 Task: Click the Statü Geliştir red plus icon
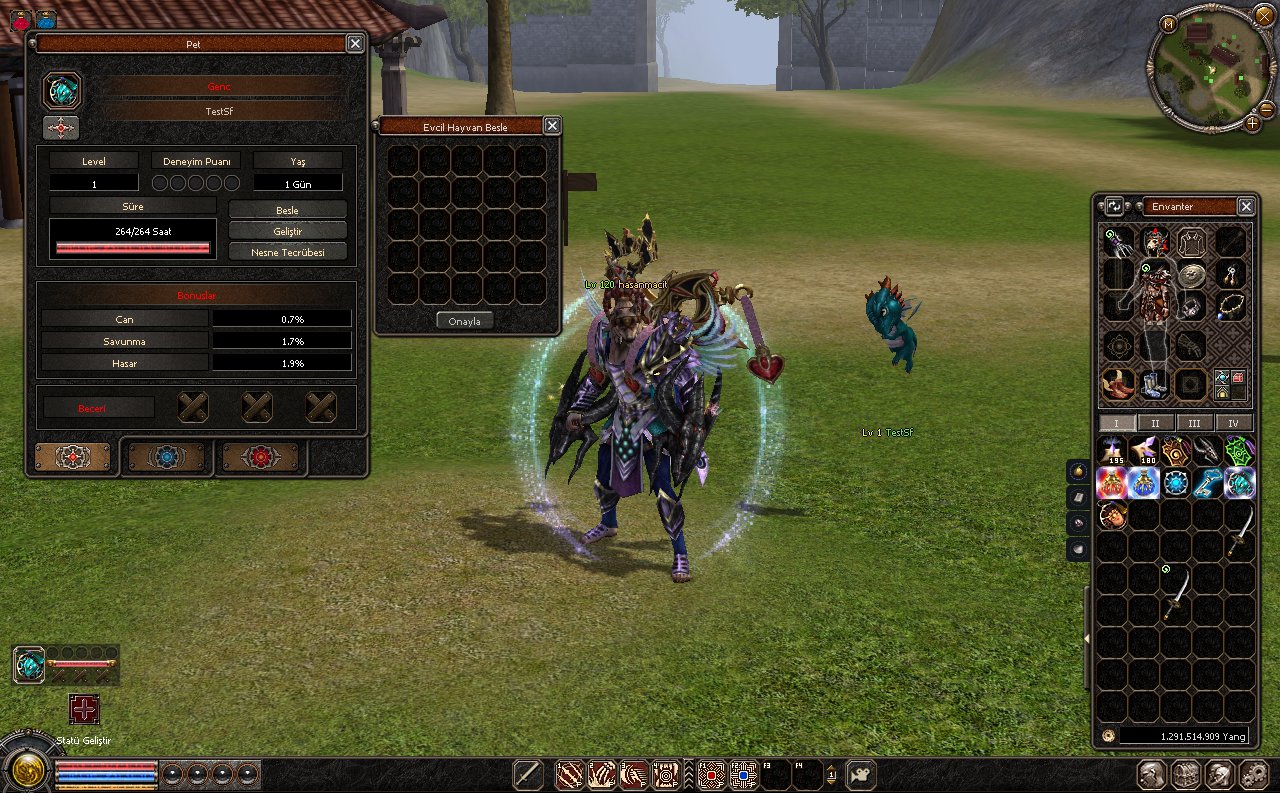(x=84, y=709)
